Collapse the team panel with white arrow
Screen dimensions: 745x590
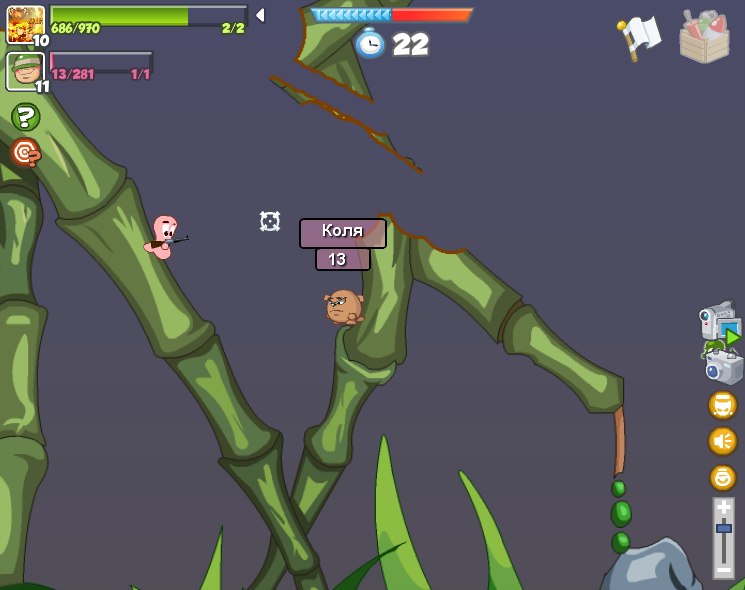pyautogui.click(x=260, y=15)
